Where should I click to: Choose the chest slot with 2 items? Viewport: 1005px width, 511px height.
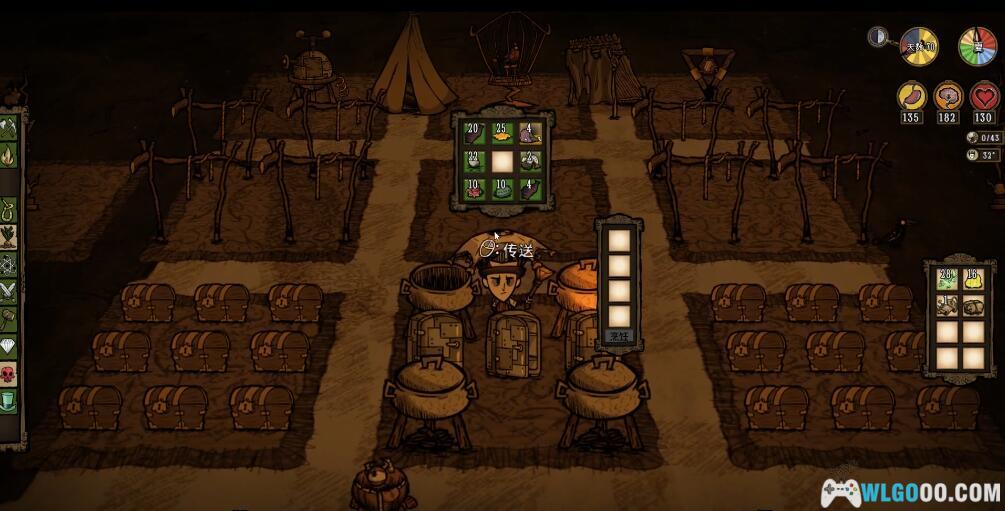point(530,161)
